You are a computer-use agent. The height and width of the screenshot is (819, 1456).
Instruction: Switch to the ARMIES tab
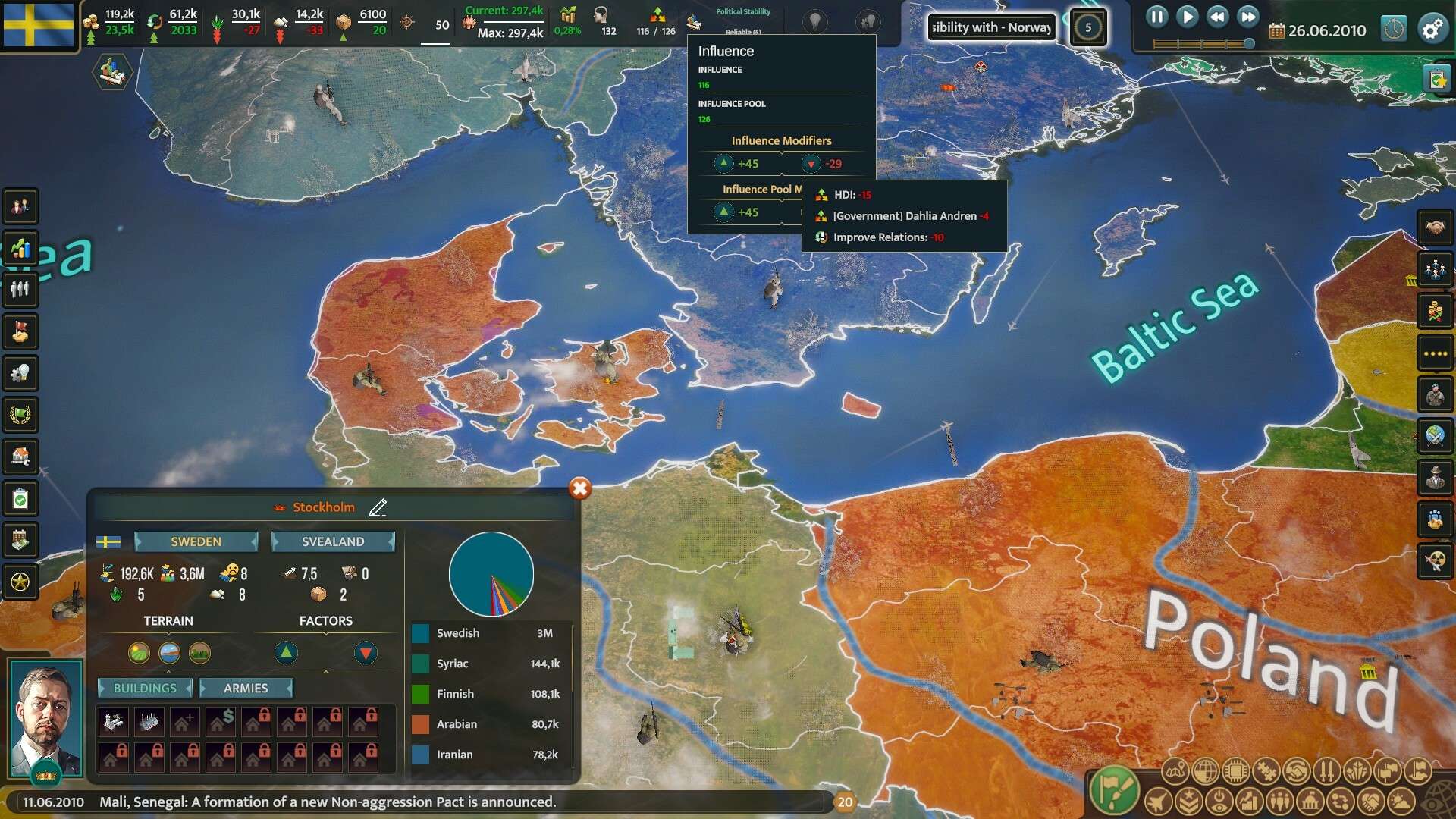click(246, 688)
